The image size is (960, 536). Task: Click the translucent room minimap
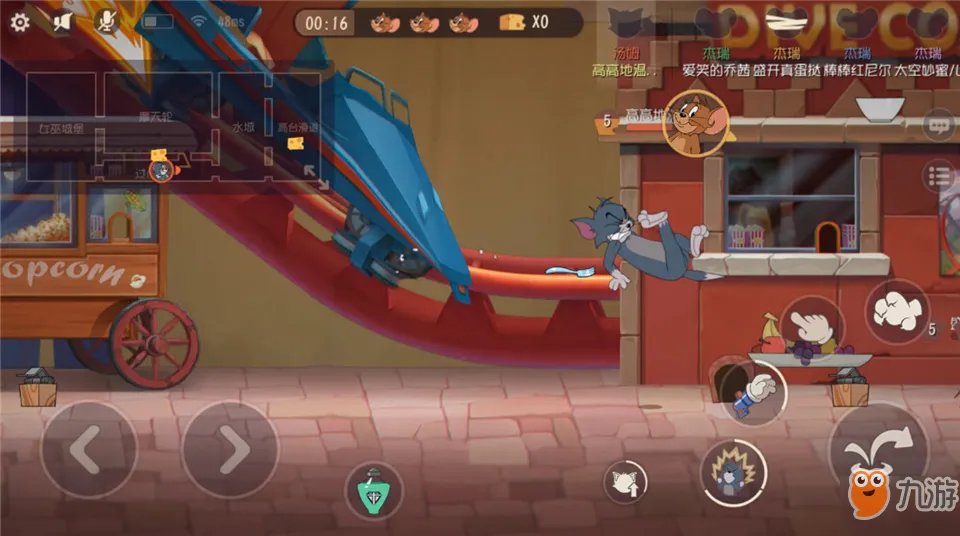pos(175,127)
